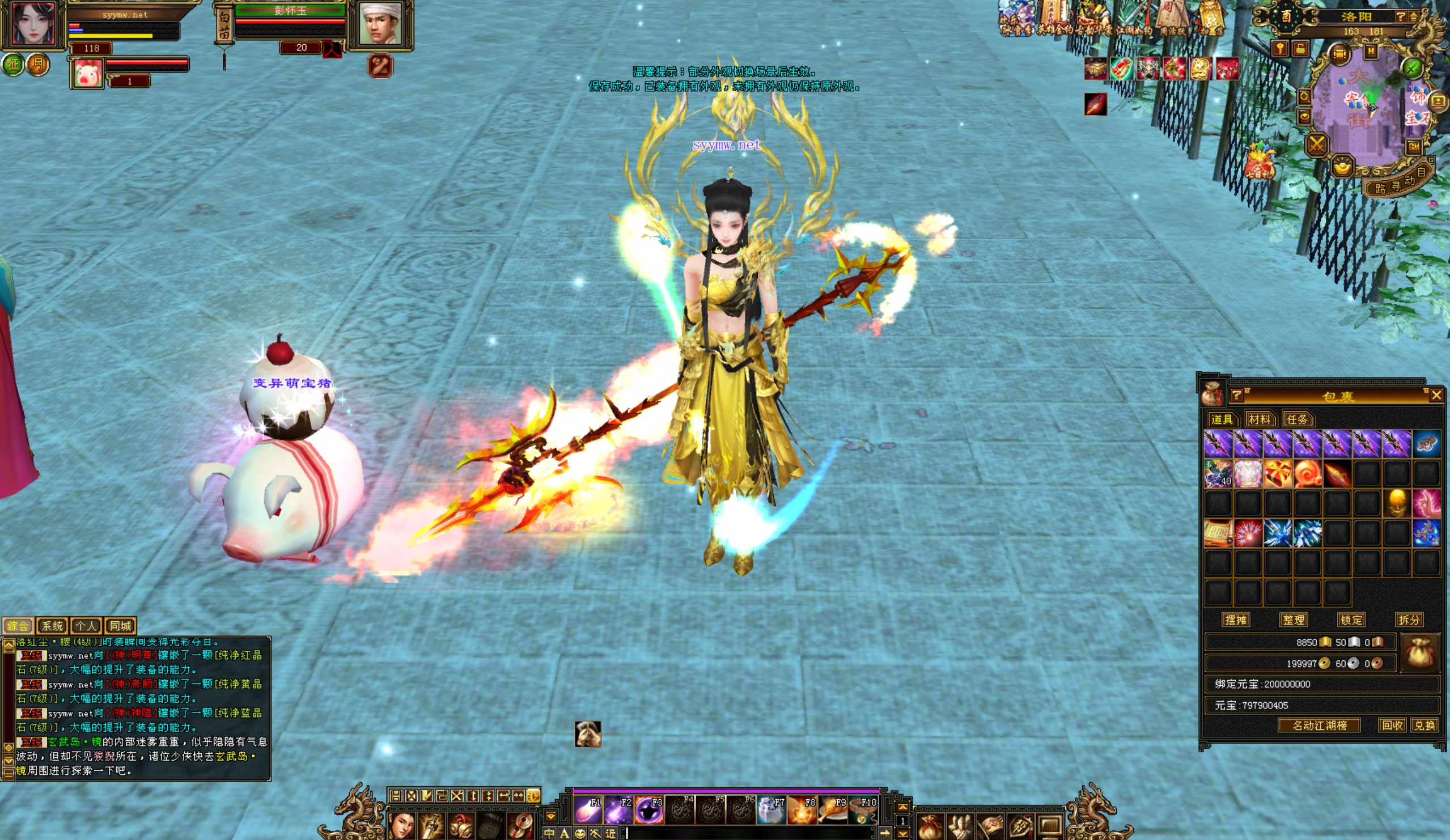1450x840 pixels.
Task: Click the GM button by the minimap
Action: [x=1414, y=147]
